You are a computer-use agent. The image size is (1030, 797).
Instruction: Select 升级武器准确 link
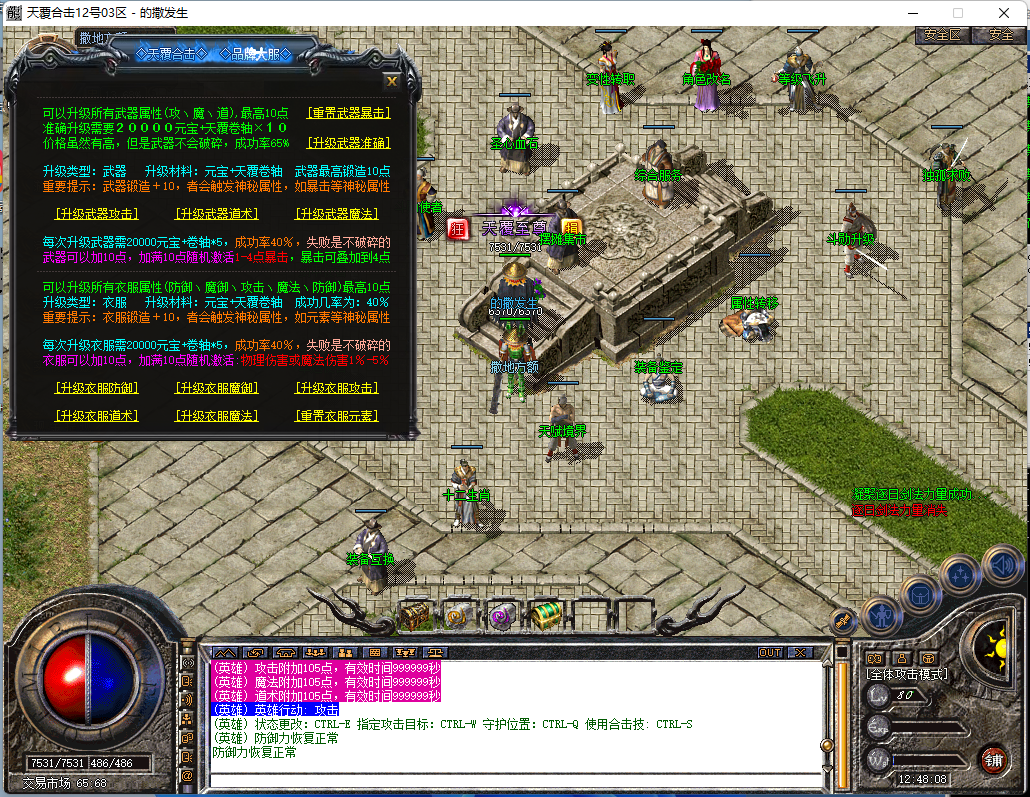pyautogui.click(x=348, y=143)
